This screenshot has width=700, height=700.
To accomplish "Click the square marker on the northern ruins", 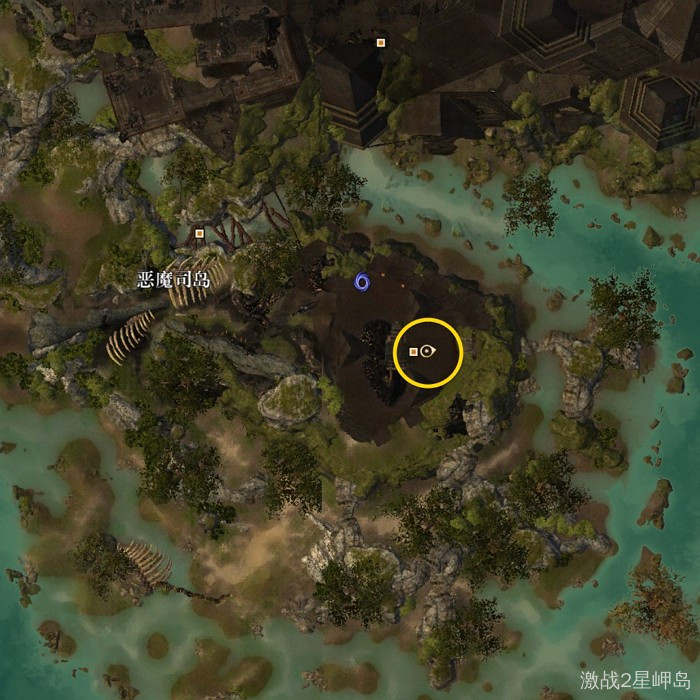I will (380, 43).
